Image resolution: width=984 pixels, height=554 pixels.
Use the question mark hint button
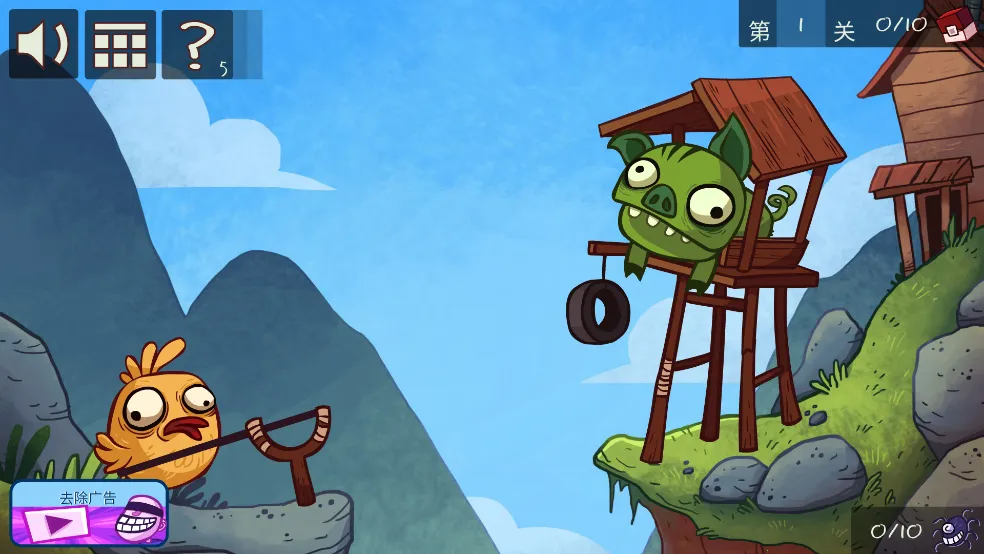pos(198,45)
